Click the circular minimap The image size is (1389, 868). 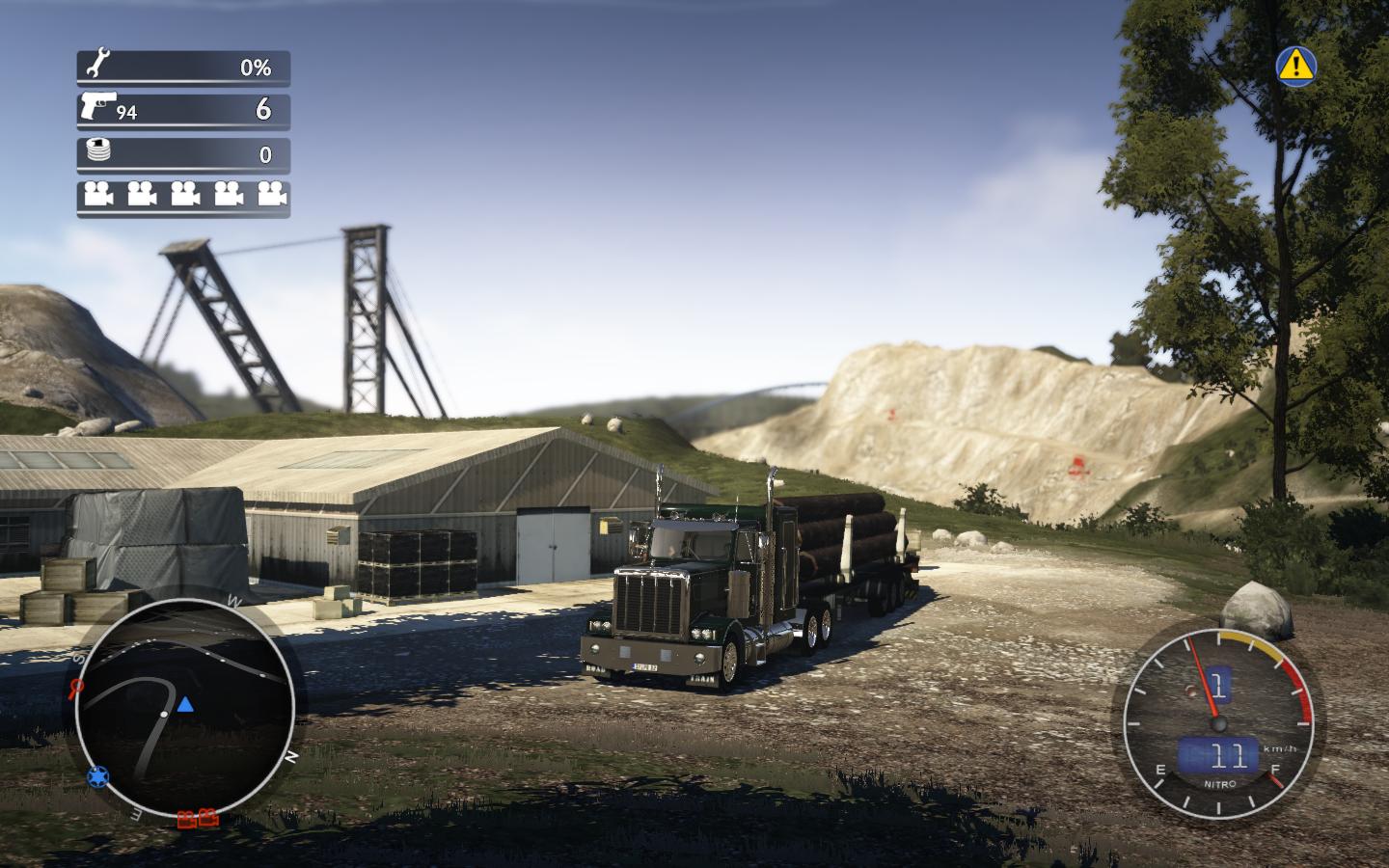click(x=184, y=707)
